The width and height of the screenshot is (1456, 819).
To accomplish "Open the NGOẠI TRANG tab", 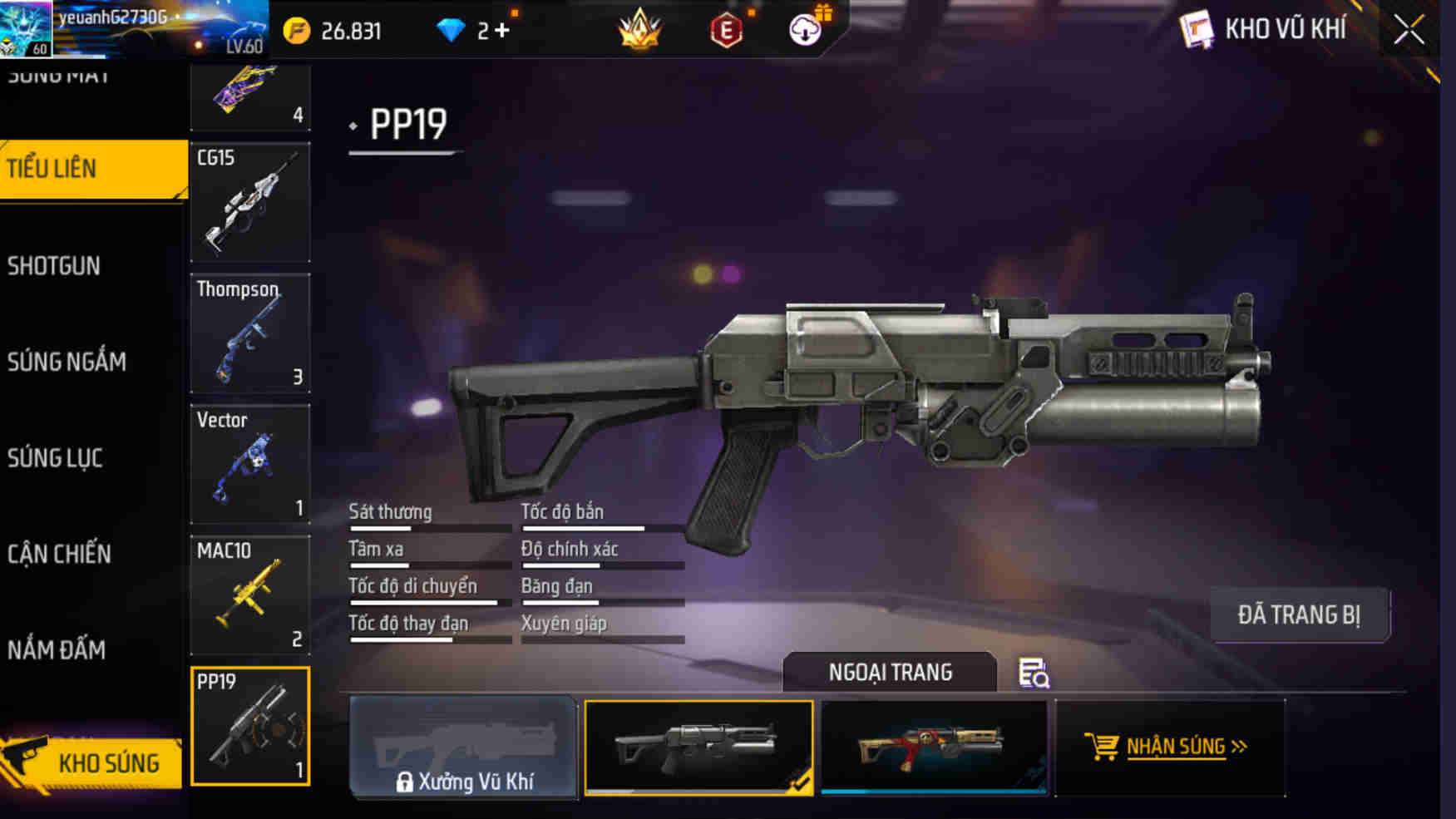I will pos(891,673).
